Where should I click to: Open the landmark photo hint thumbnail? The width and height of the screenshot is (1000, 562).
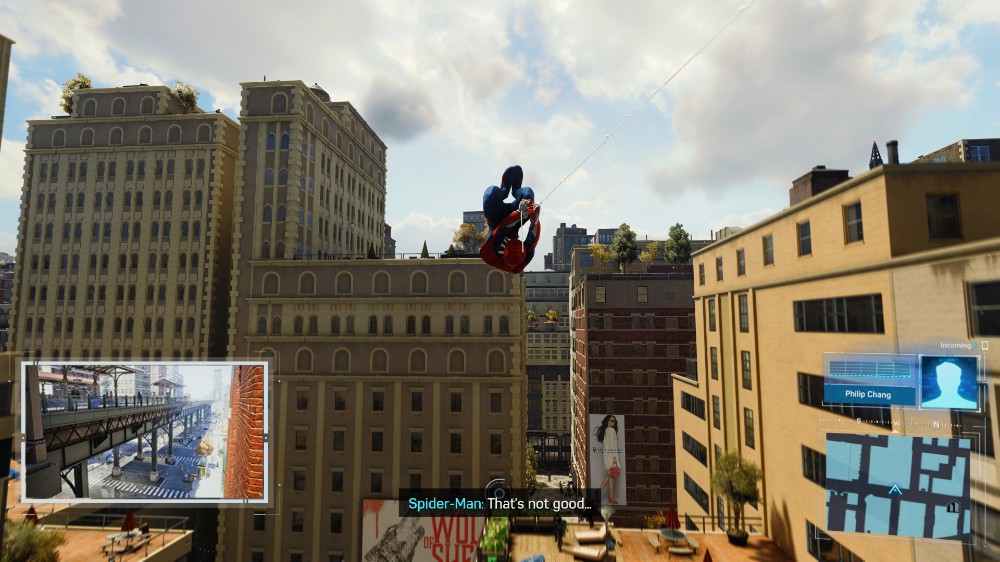pyautogui.click(x=145, y=431)
